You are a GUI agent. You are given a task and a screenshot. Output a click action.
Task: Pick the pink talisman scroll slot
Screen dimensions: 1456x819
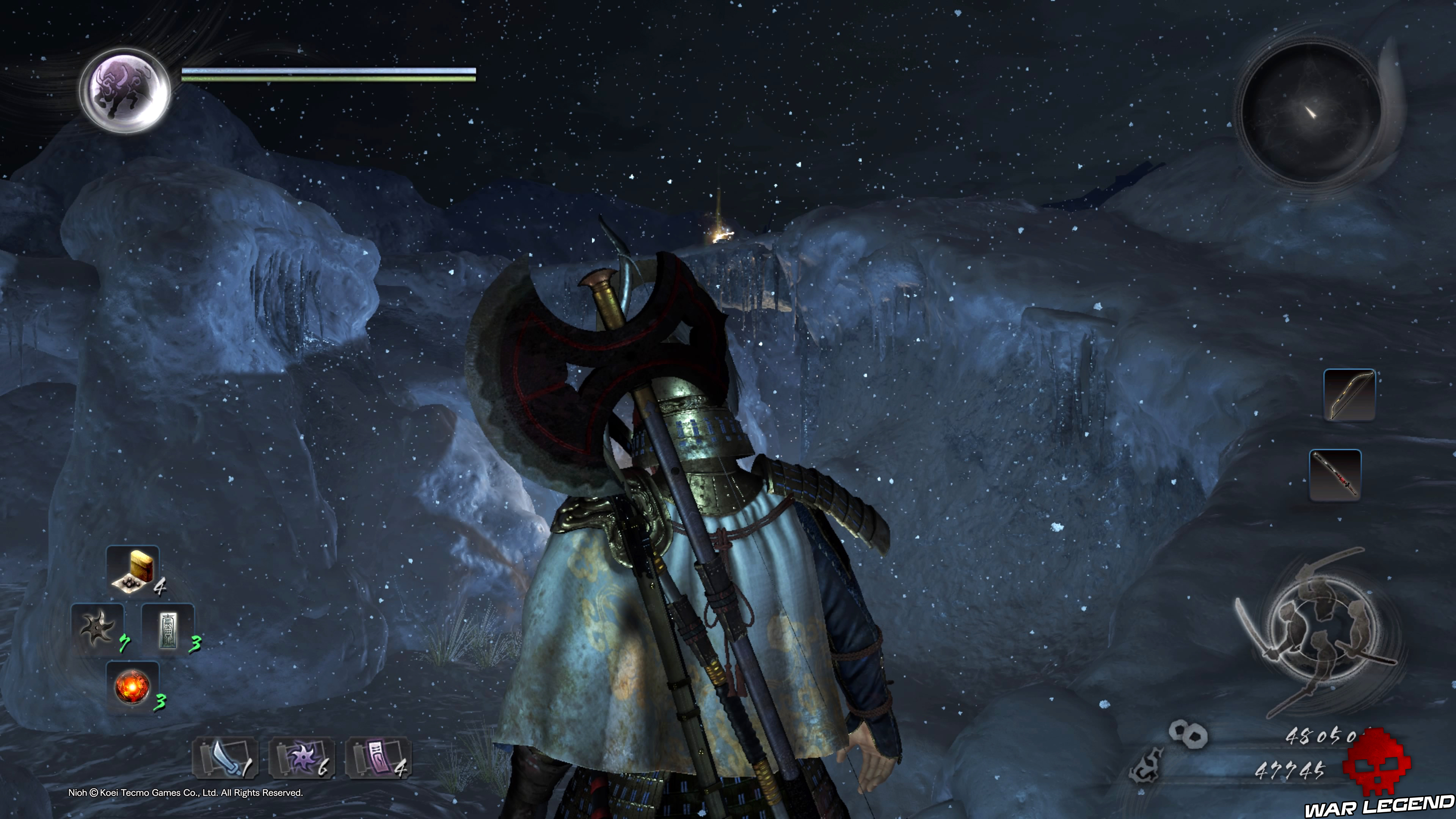tap(378, 758)
